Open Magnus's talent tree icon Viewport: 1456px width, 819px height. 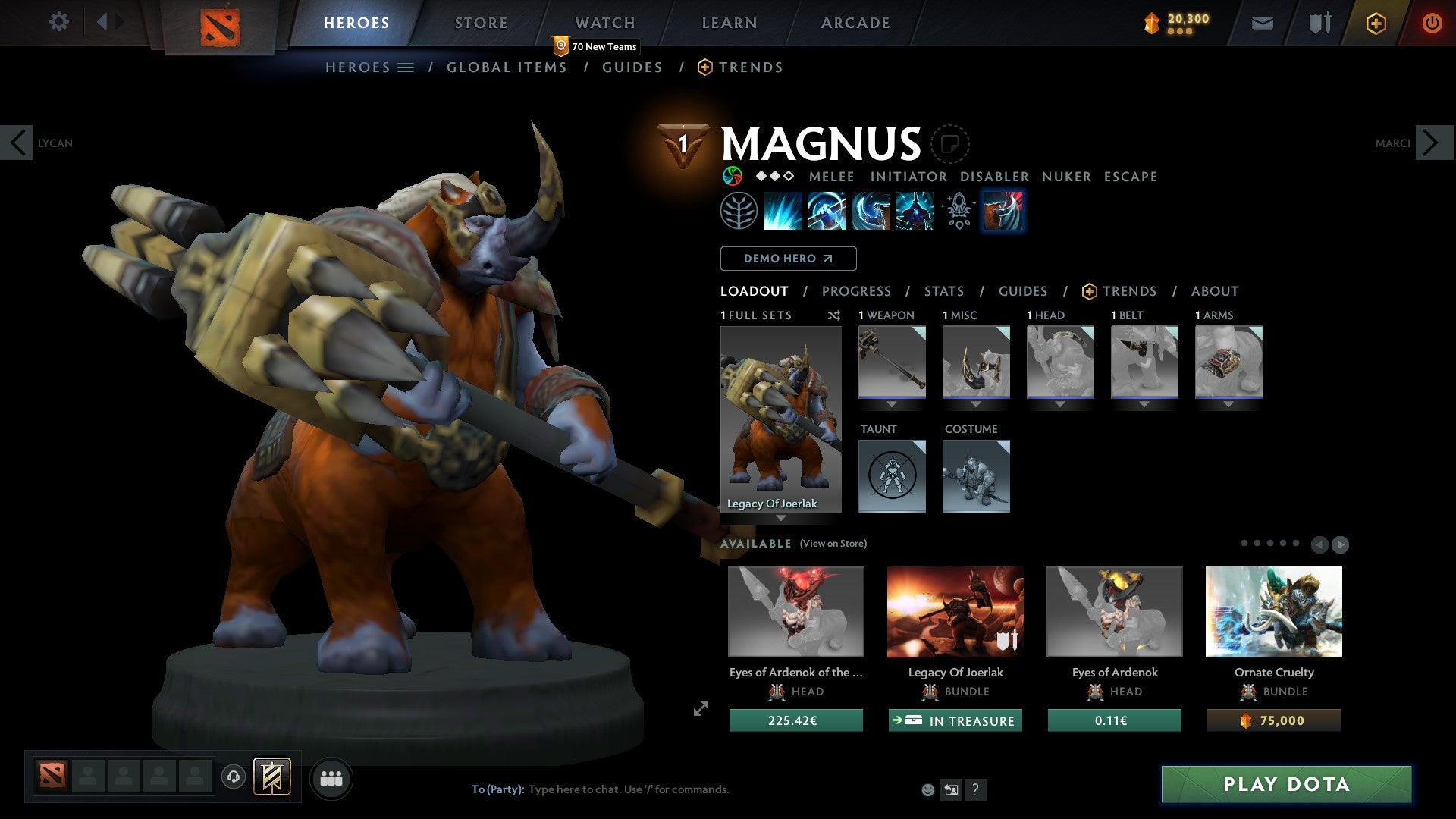click(x=739, y=211)
